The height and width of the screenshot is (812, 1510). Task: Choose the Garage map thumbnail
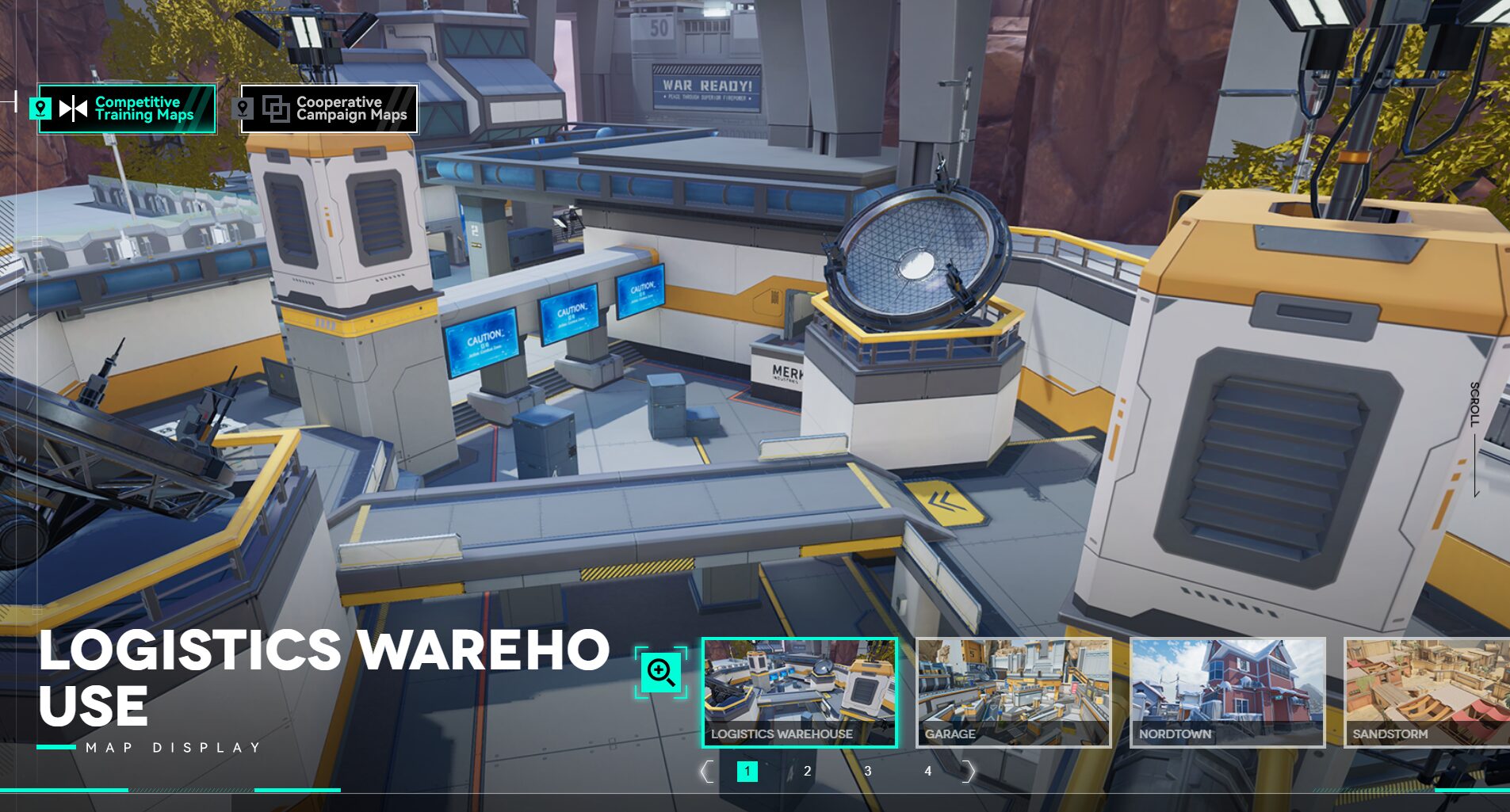click(1014, 692)
